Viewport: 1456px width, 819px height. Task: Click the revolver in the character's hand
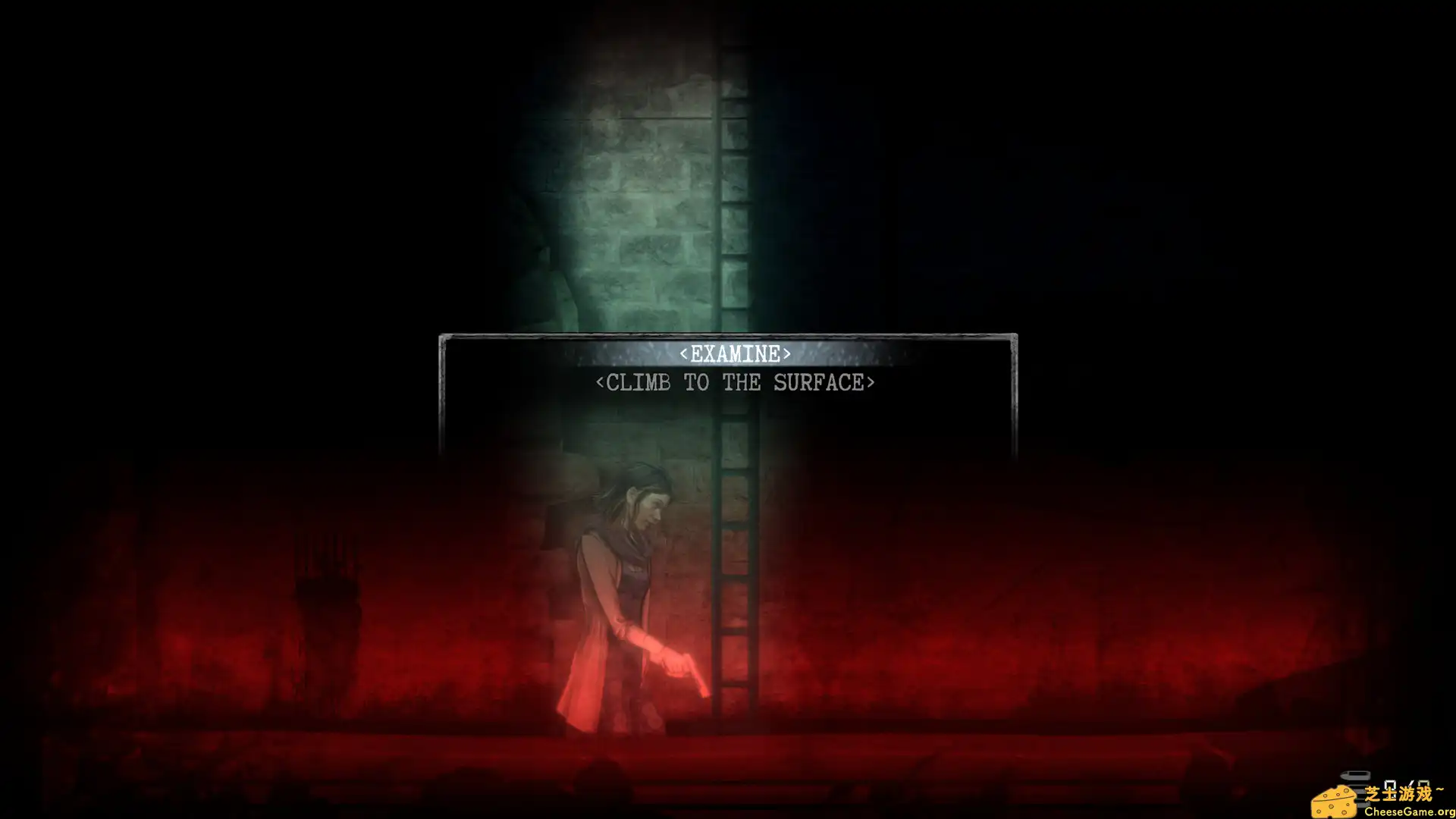[x=686, y=667]
